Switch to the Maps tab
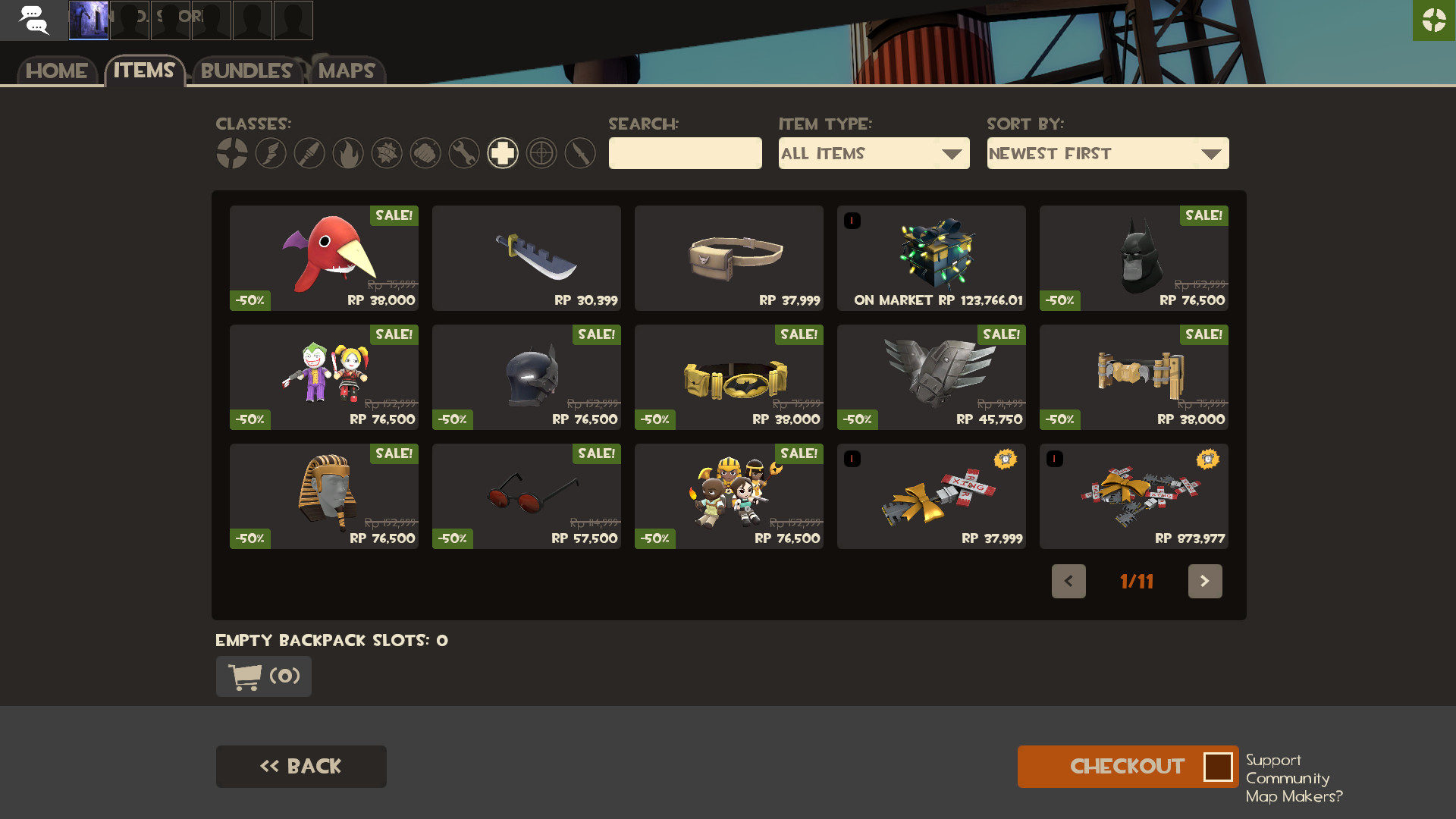This screenshot has height=819, width=1456. pyautogui.click(x=346, y=72)
